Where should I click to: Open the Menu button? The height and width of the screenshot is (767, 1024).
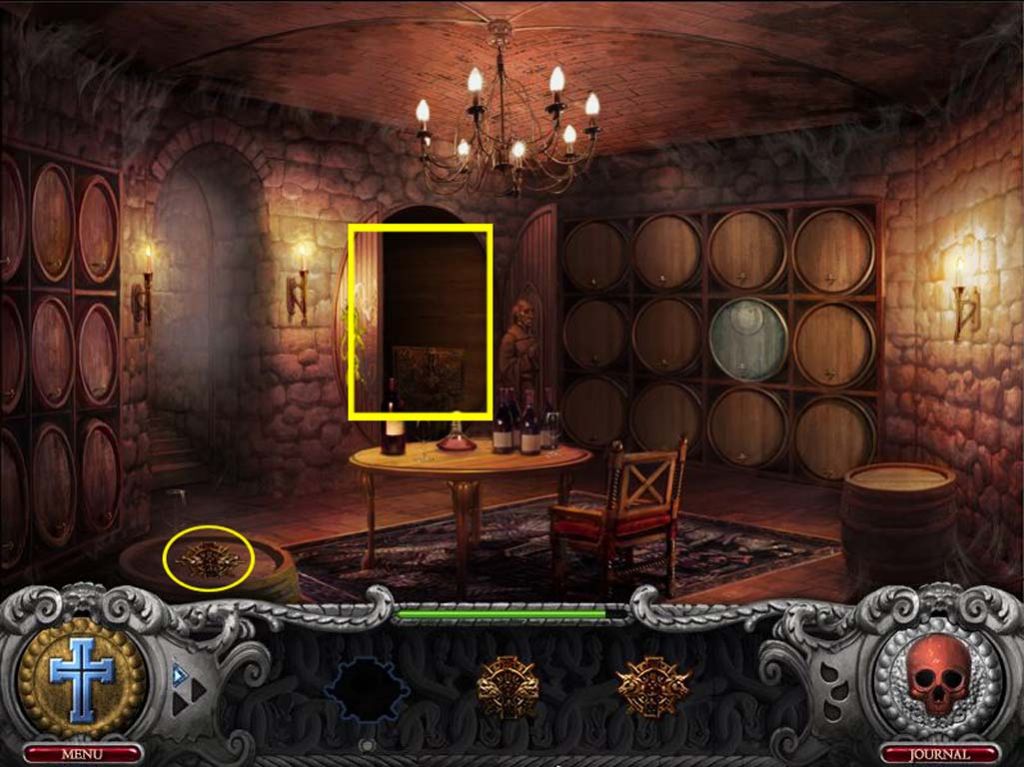tap(82, 753)
